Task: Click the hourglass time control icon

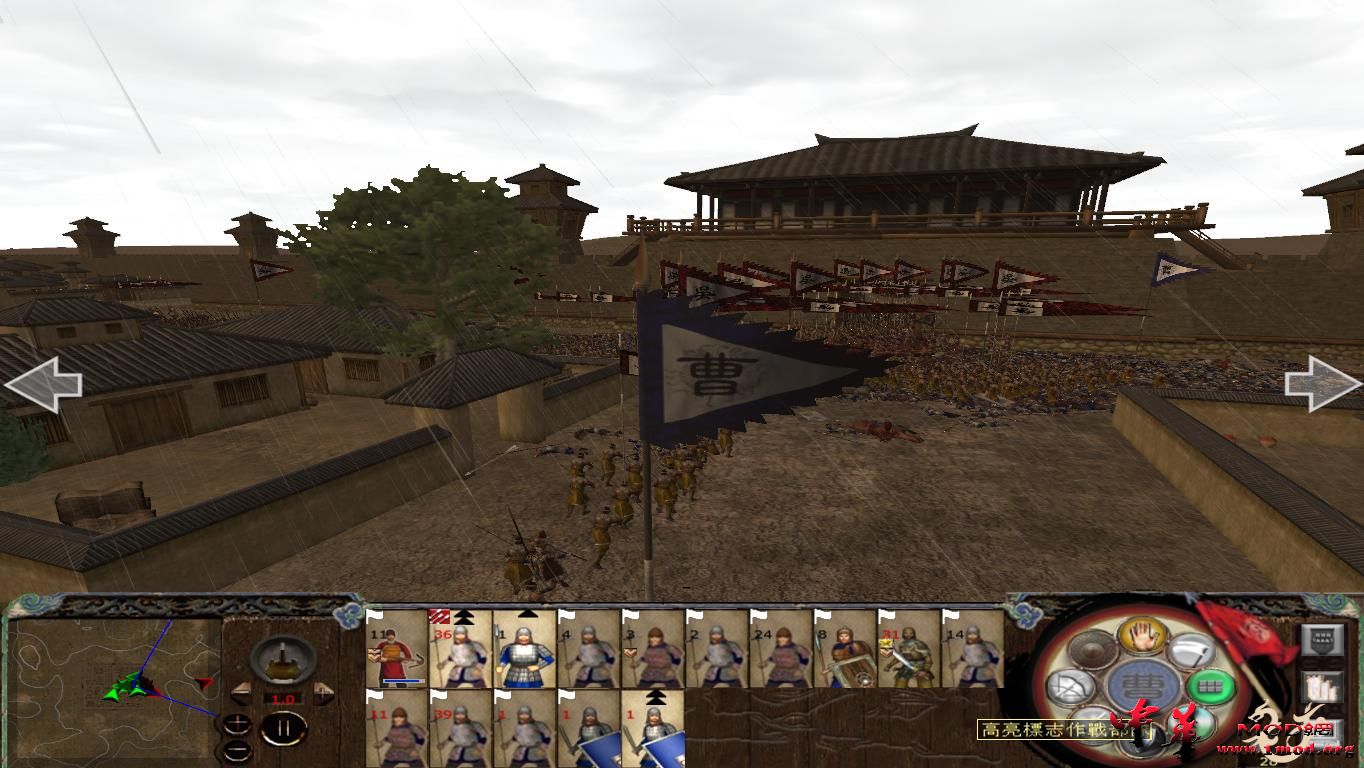Action: (282, 660)
